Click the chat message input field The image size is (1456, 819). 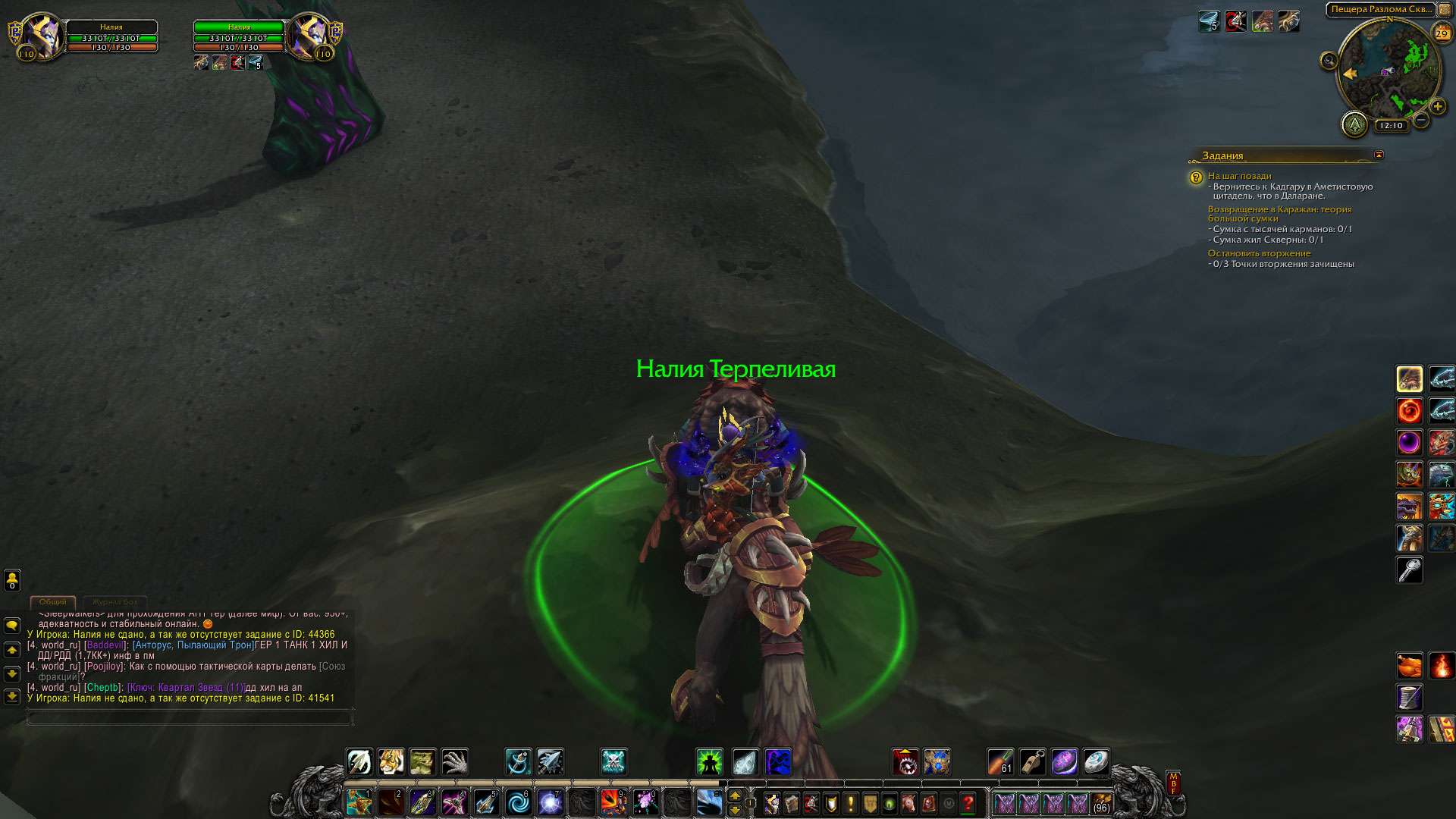190,717
